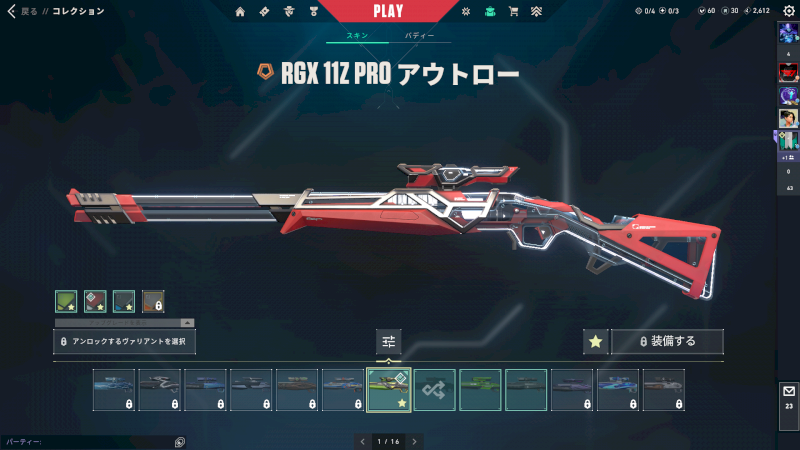
Task: Select the highlighted red RGX skin thumbnail
Action: (389, 390)
